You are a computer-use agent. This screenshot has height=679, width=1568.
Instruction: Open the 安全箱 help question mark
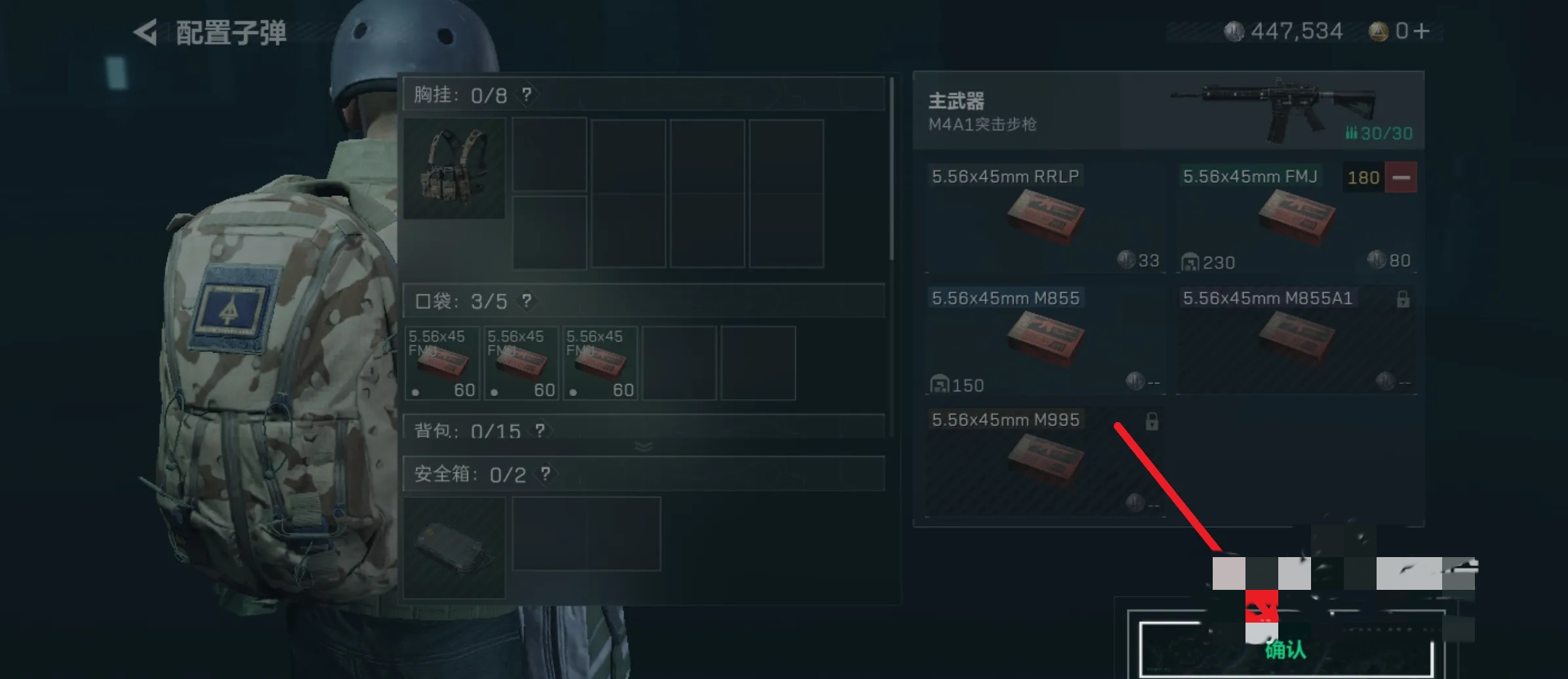pyautogui.click(x=545, y=474)
